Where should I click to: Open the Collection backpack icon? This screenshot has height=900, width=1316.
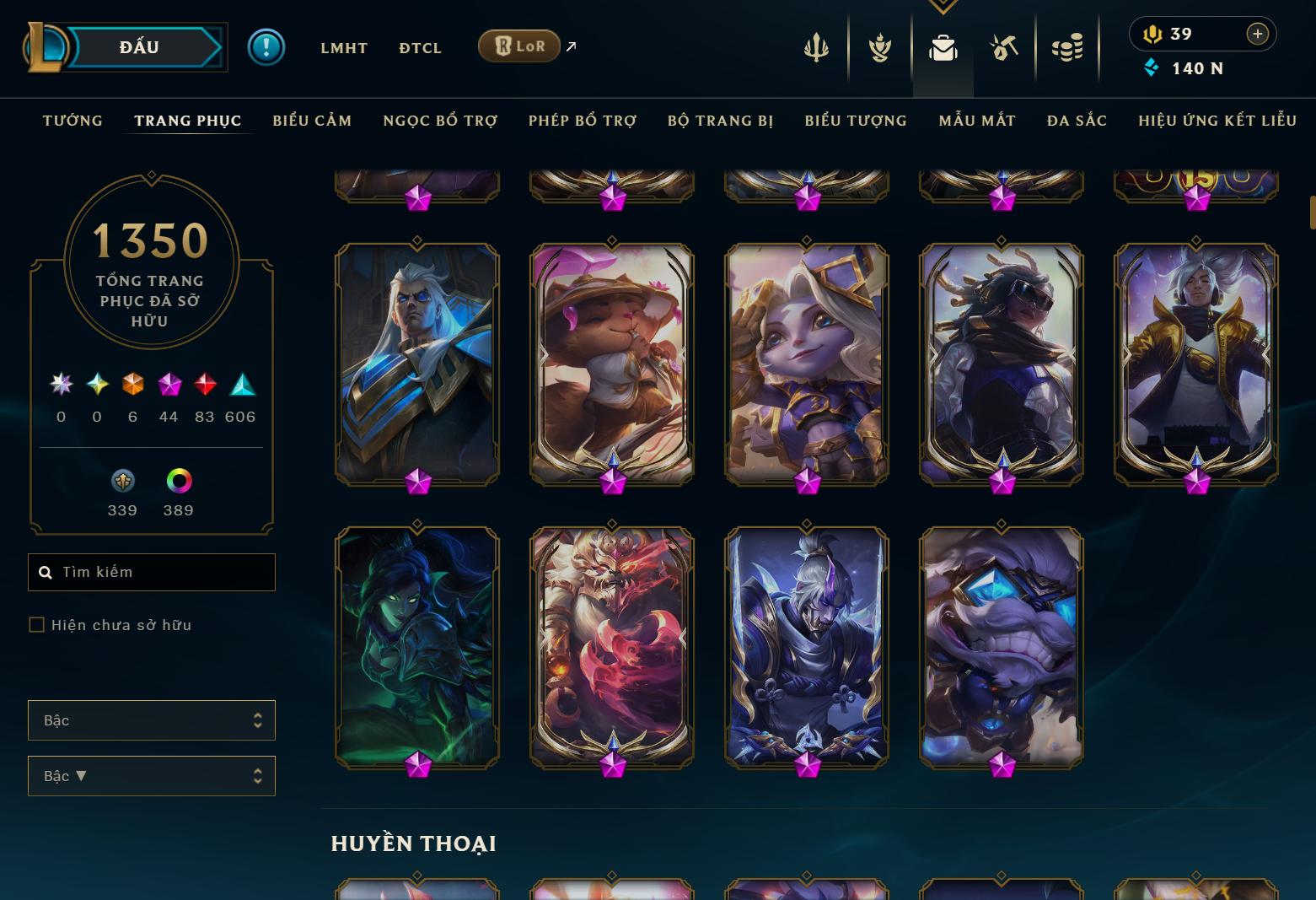click(943, 48)
